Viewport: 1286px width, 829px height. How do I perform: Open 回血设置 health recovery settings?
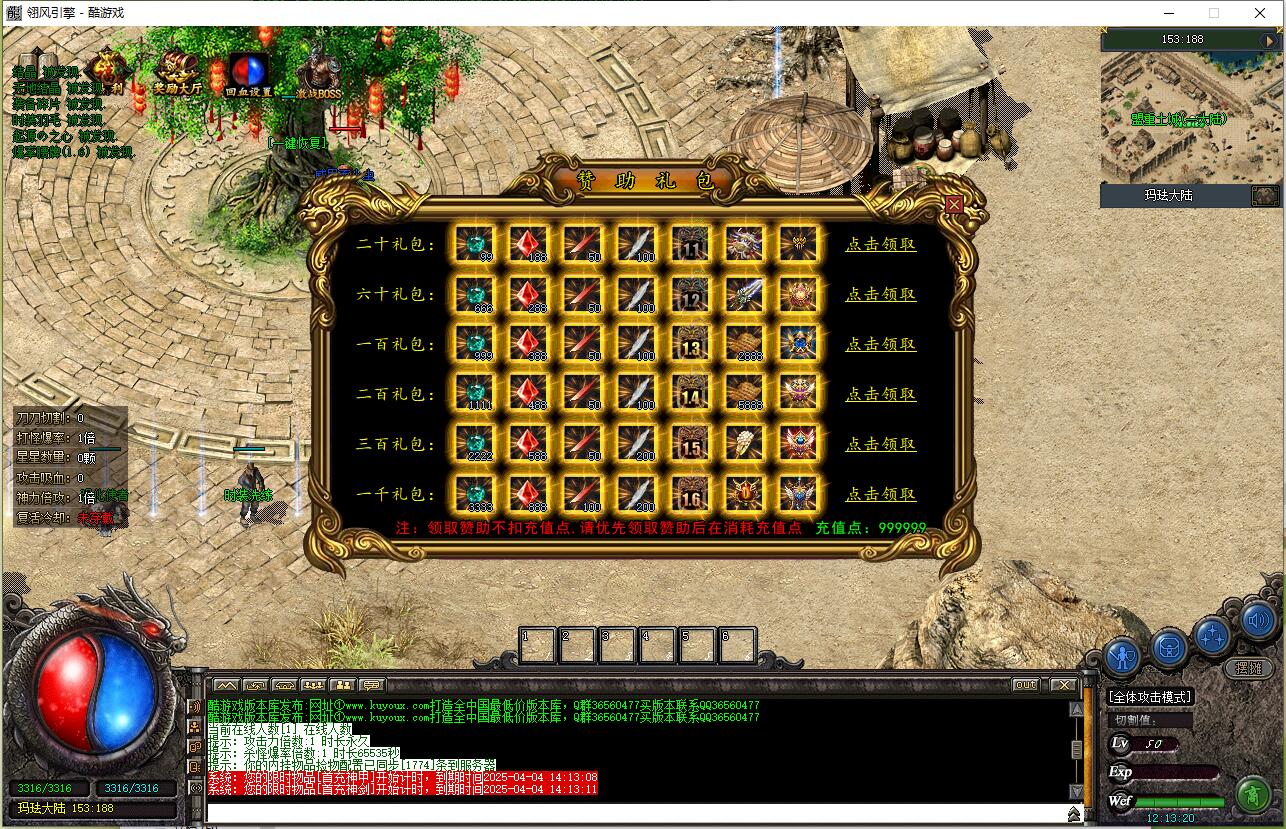point(248,74)
